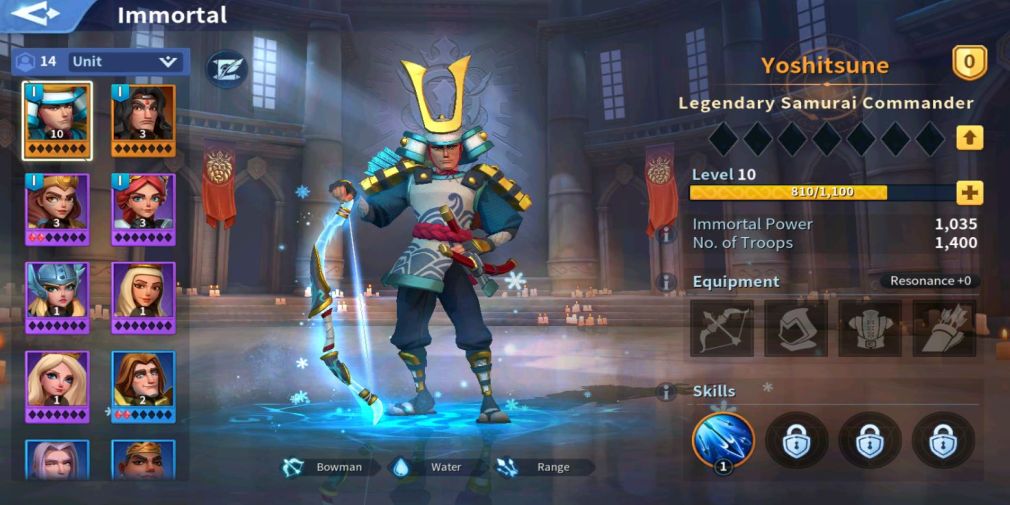Show info for the Equipment section

click(666, 282)
